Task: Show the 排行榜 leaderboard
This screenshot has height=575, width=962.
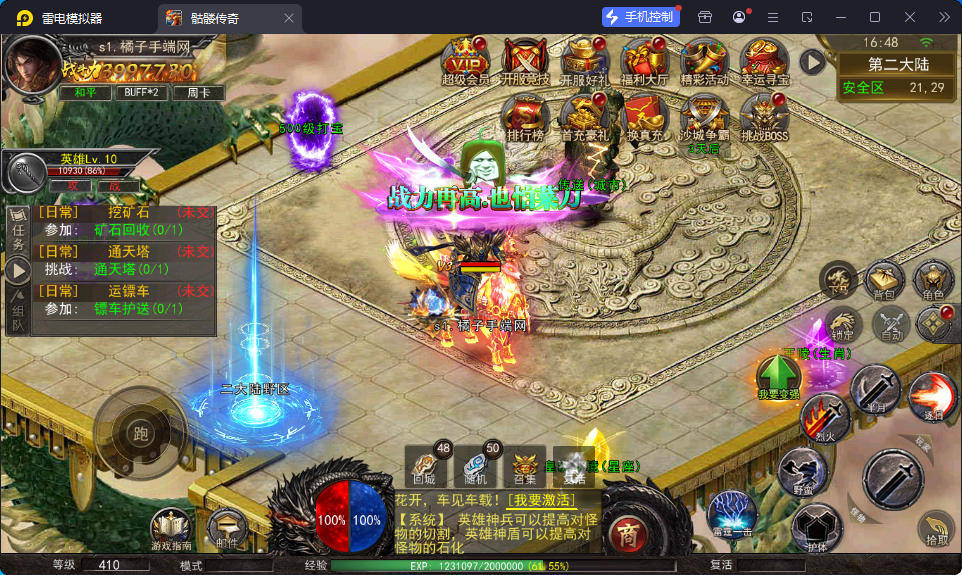Action: click(525, 115)
